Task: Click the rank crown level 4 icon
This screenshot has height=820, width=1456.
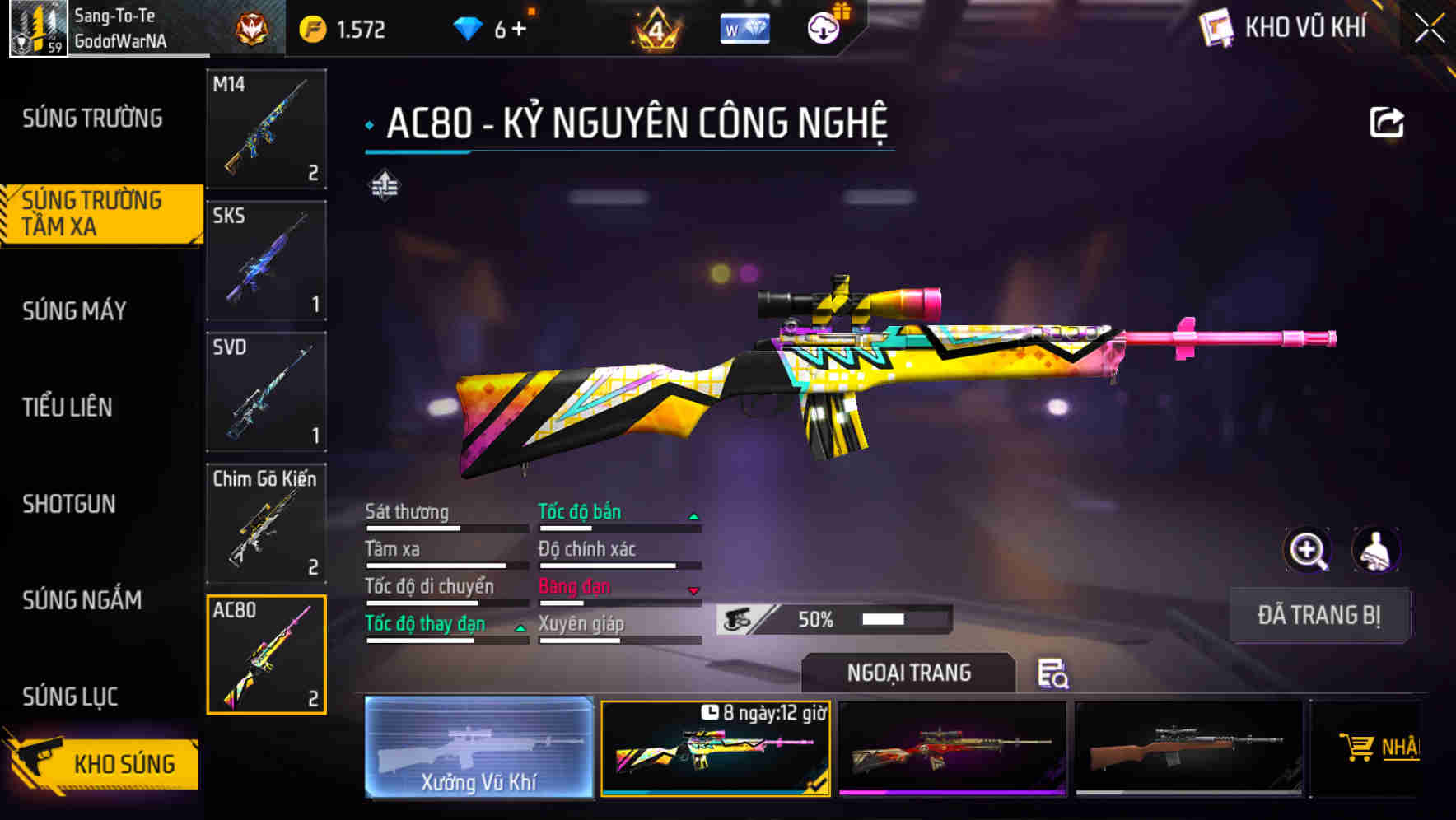Action: coord(655,28)
